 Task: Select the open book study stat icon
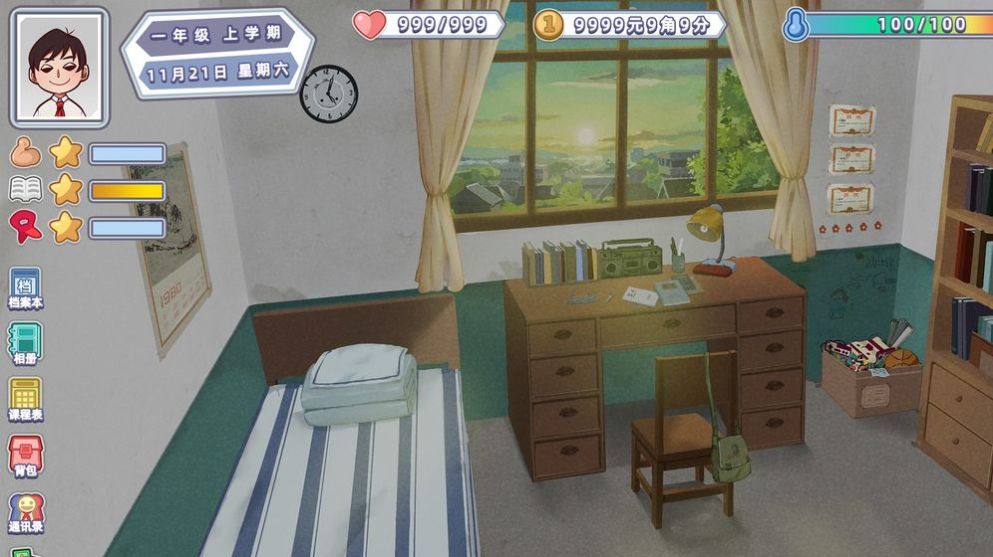(25, 190)
